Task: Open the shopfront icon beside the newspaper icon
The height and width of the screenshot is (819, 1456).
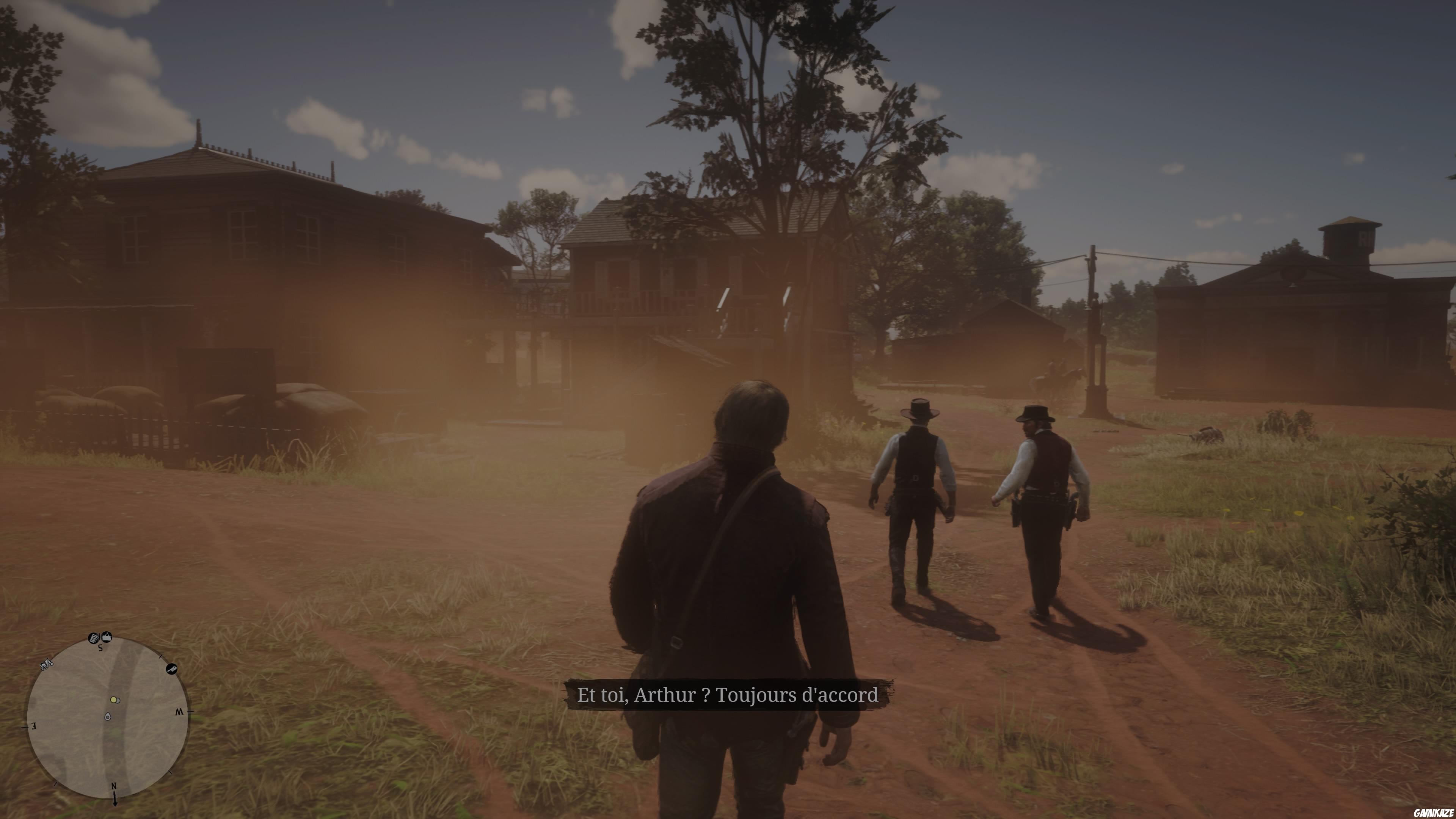Action: (106, 637)
